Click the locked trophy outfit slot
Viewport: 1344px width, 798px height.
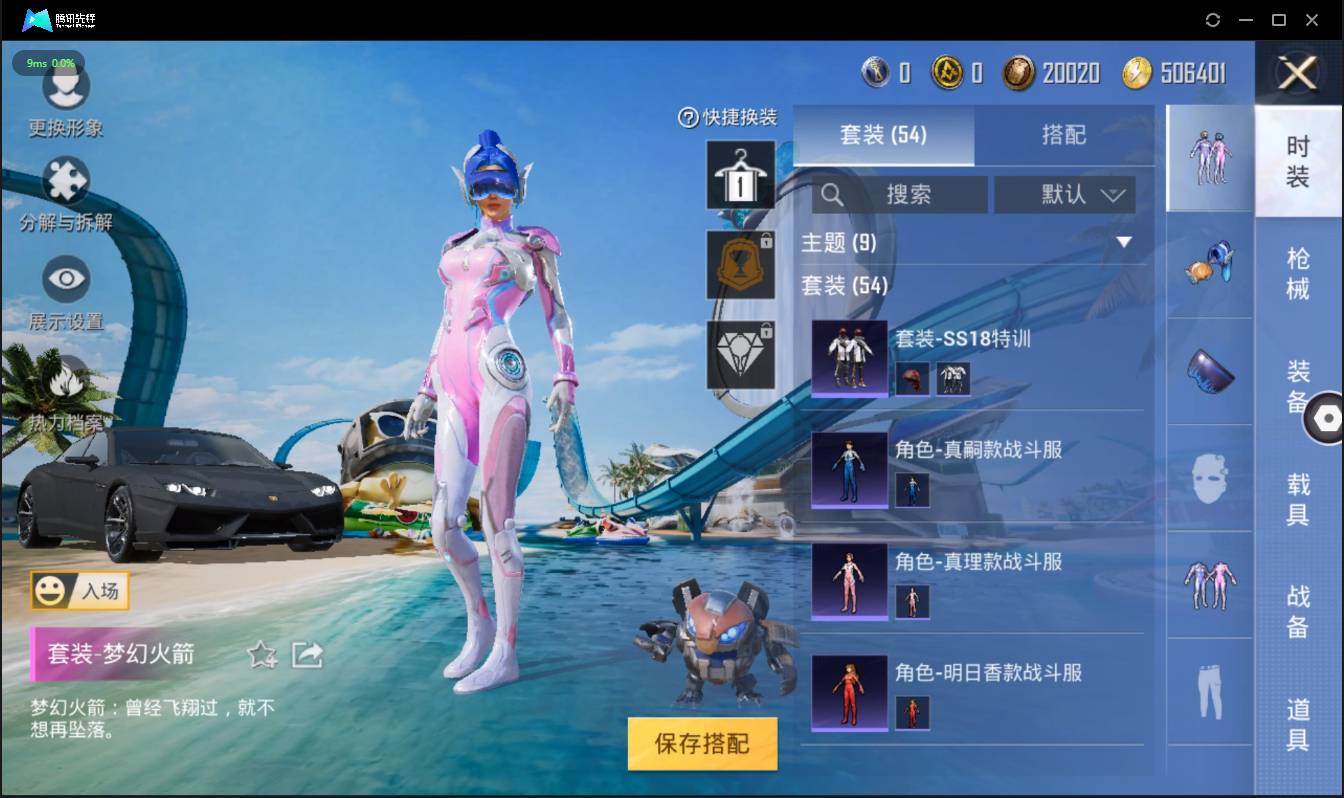(x=740, y=265)
